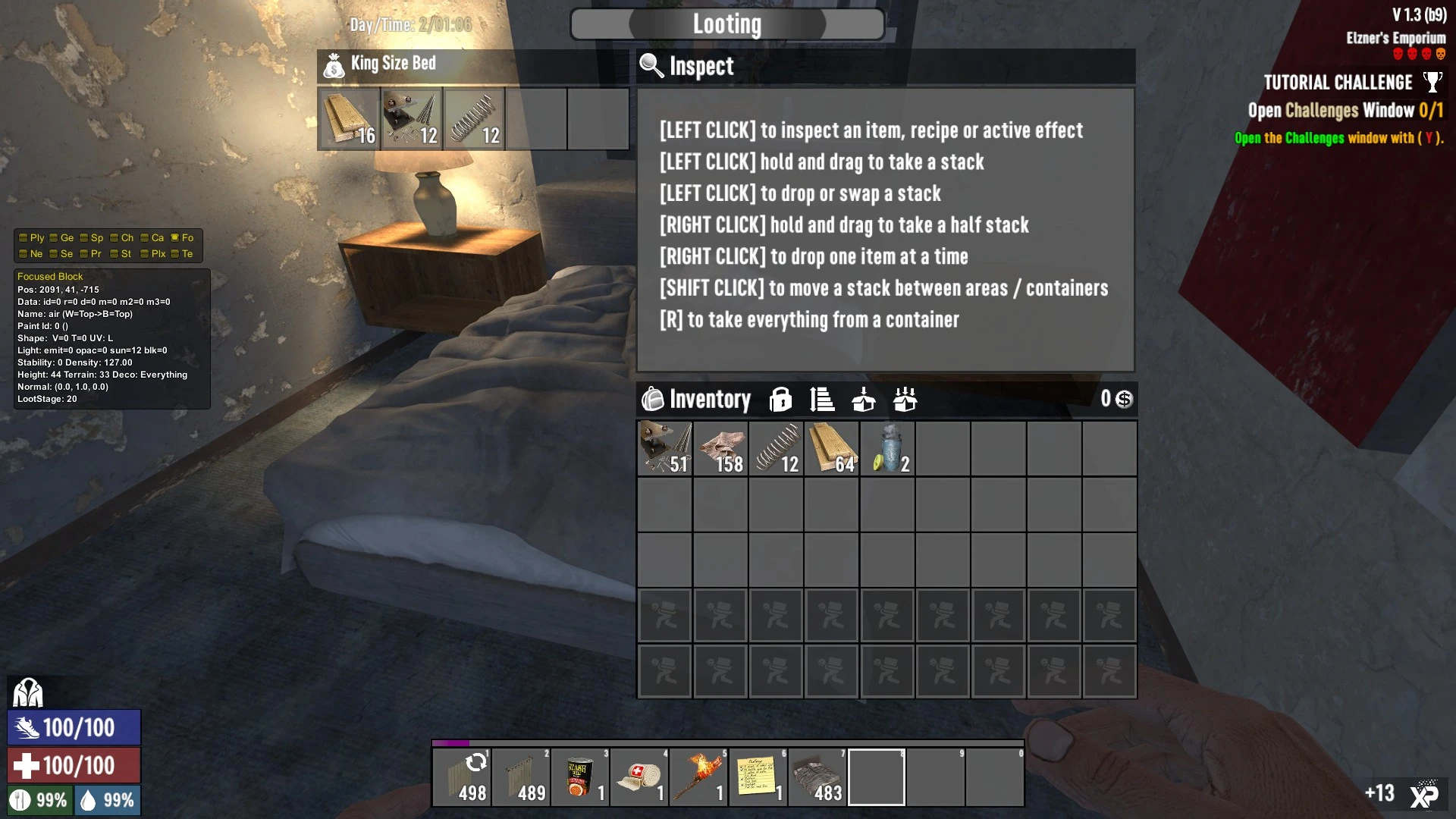Toggle the Fo debug checkbox
The width and height of the screenshot is (1456, 819).
click(x=175, y=237)
